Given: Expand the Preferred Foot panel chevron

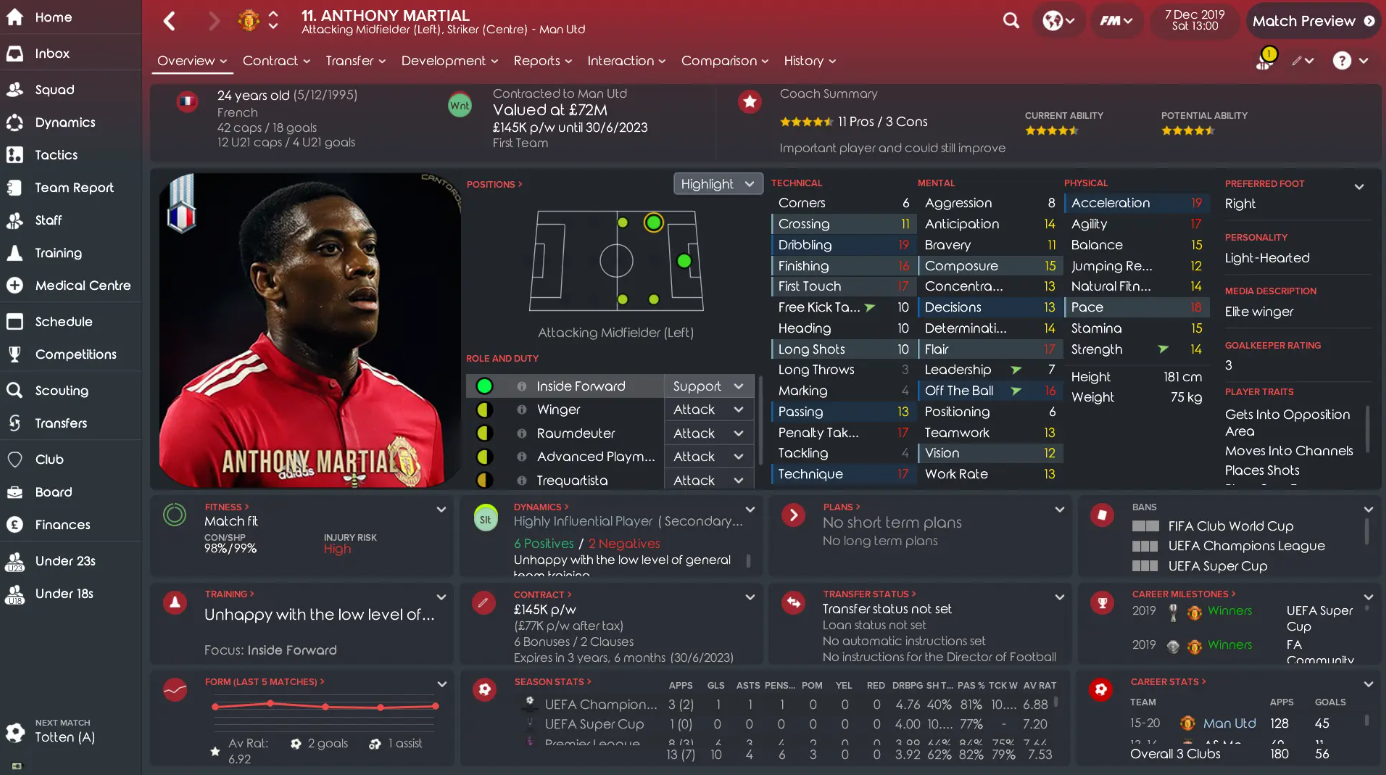Looking at the screenshot, I should tap(1359, 186).
